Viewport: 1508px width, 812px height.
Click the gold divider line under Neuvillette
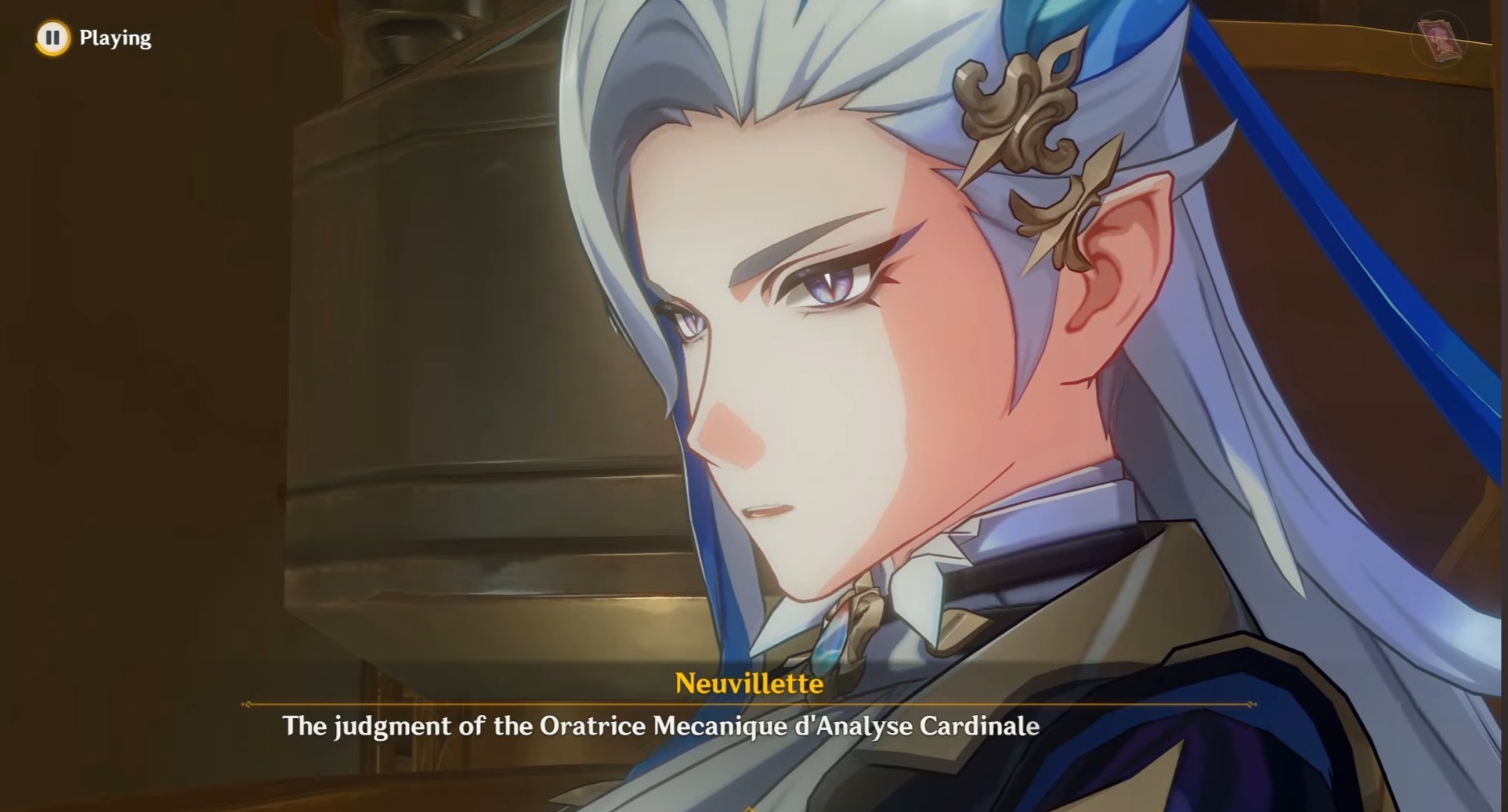click(x=750, y=704)
